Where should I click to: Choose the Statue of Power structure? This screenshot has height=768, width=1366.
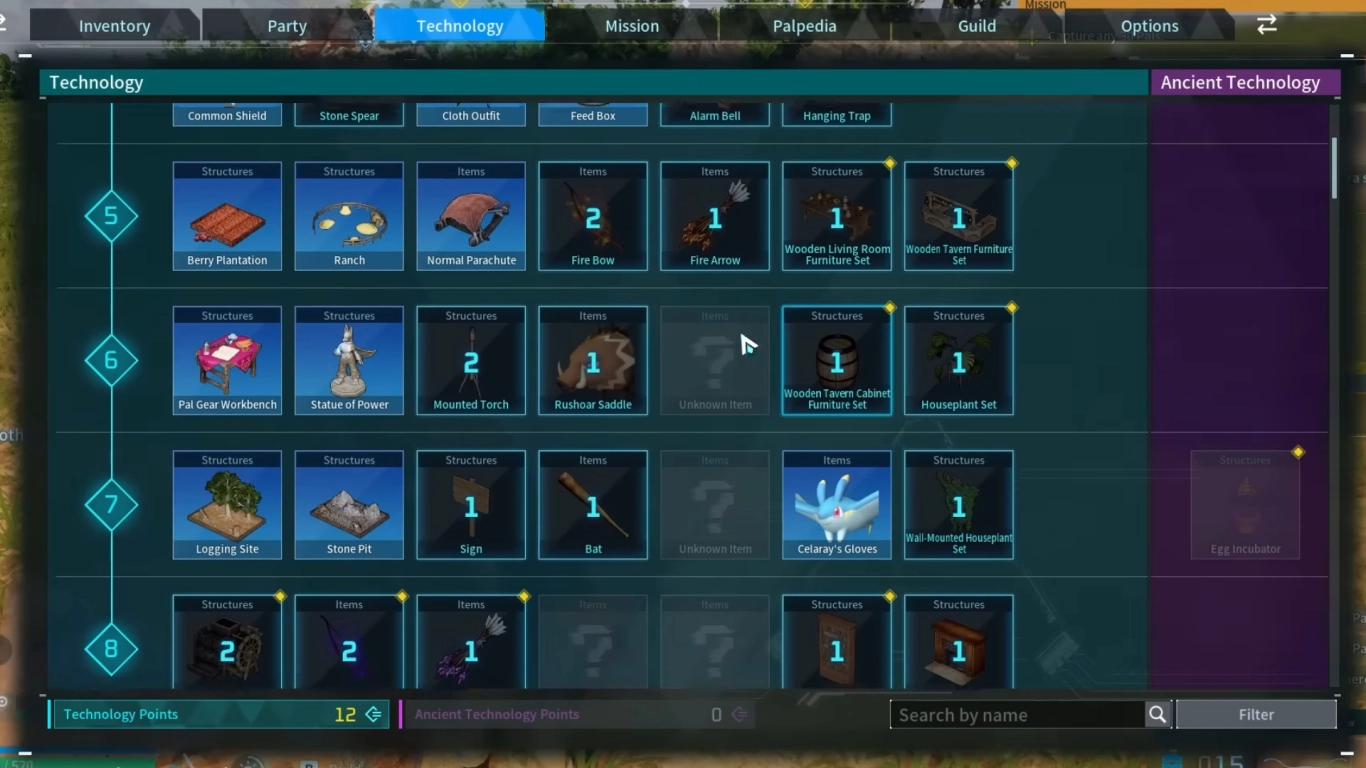349,360
